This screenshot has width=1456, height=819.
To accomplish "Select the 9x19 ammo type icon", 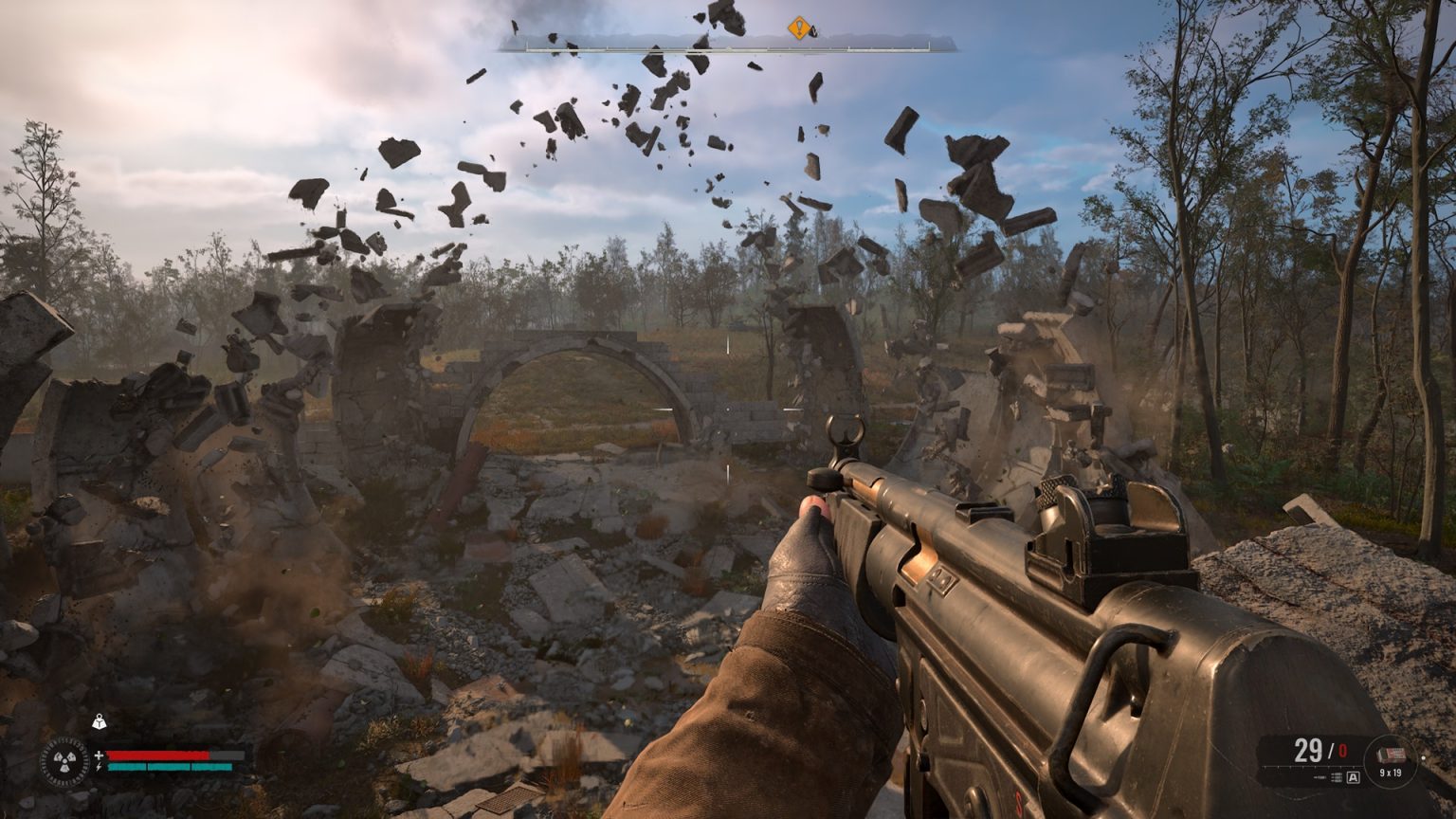I will click(1390, 755).
